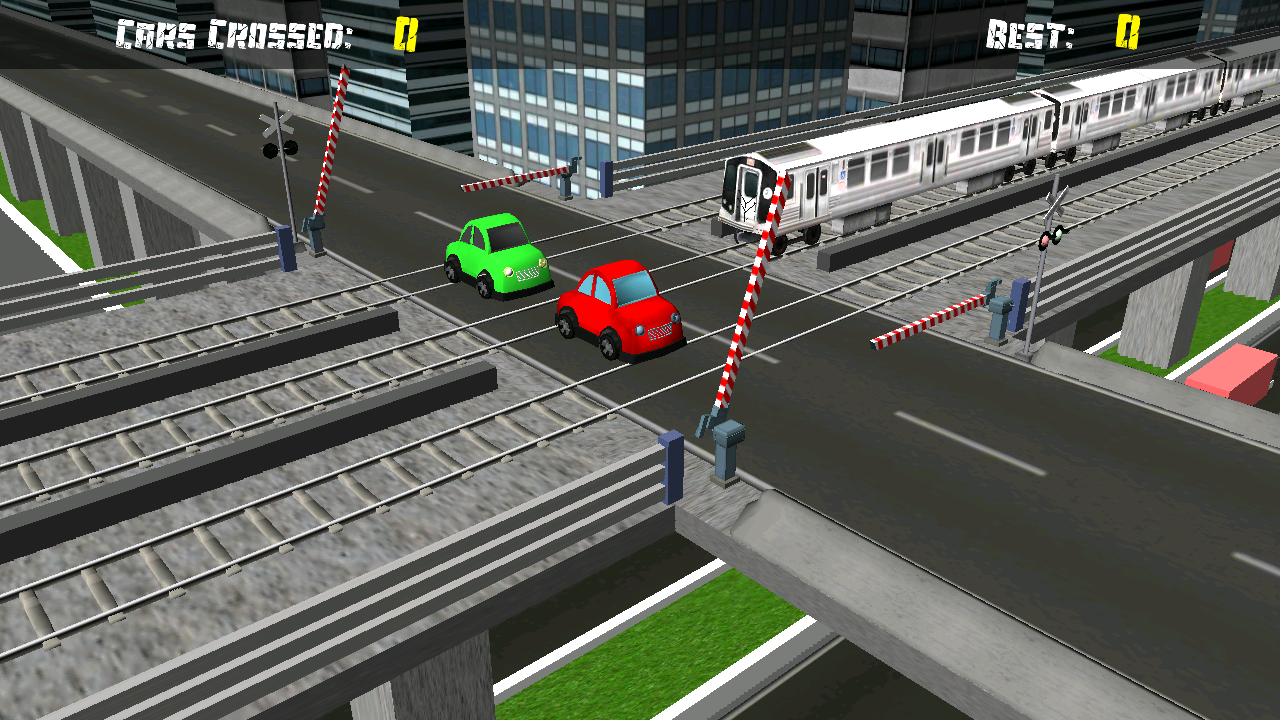The height and width of the screenshot is (720, 1280).
Task: Lower the upper-left striped gate arm
Action: pyautogui.click(x=335, y=140)
